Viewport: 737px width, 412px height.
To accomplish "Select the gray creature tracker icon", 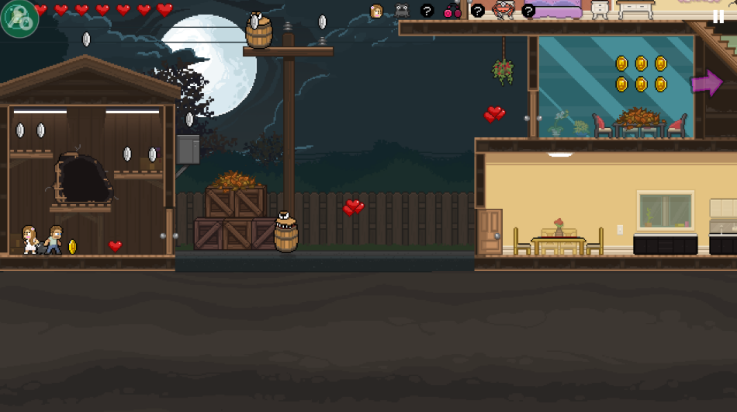I will 402,11.
